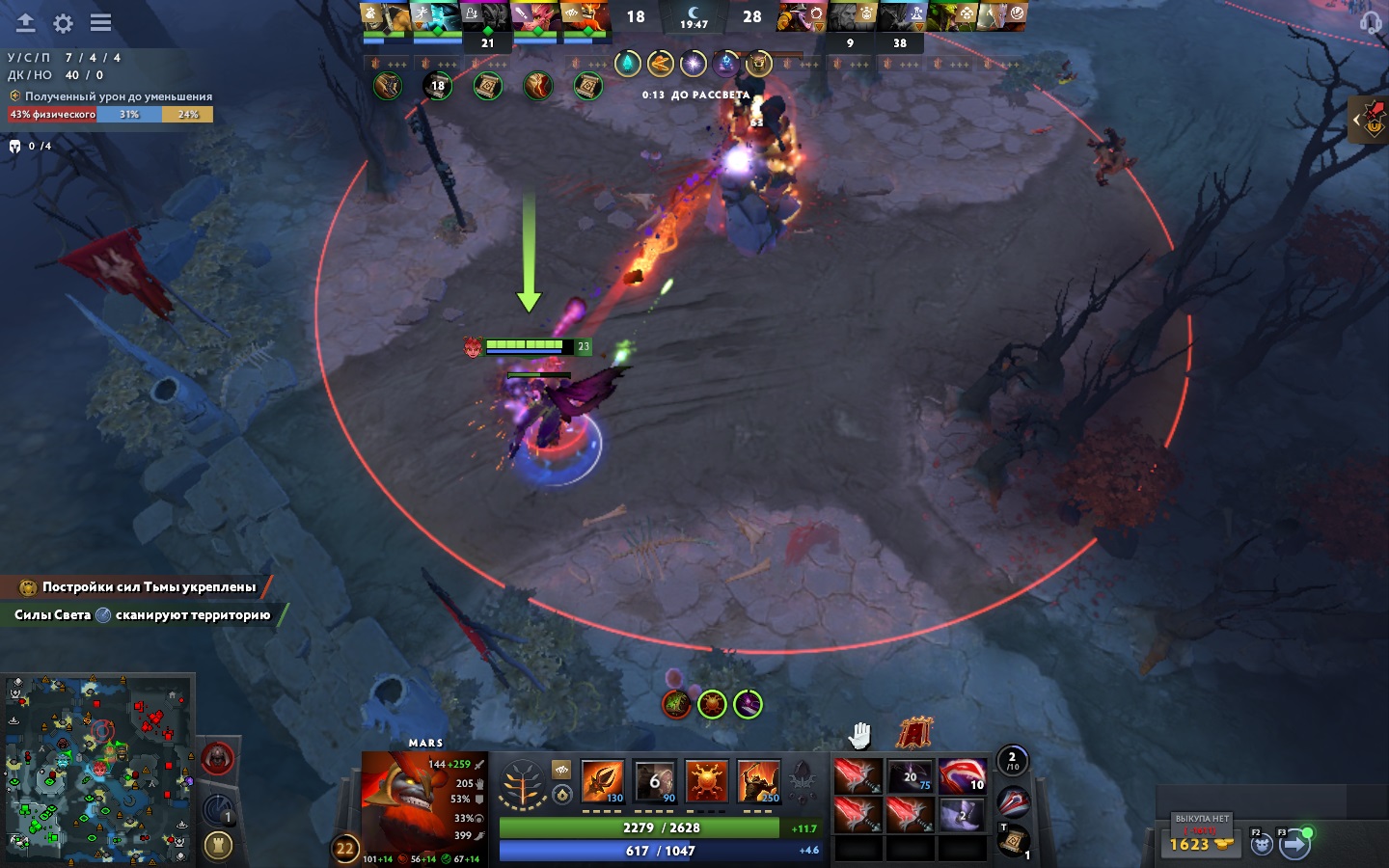This screenshot has height=868, width=1389.
Task: Open the talent tree icon
Action: coord(522,785)
